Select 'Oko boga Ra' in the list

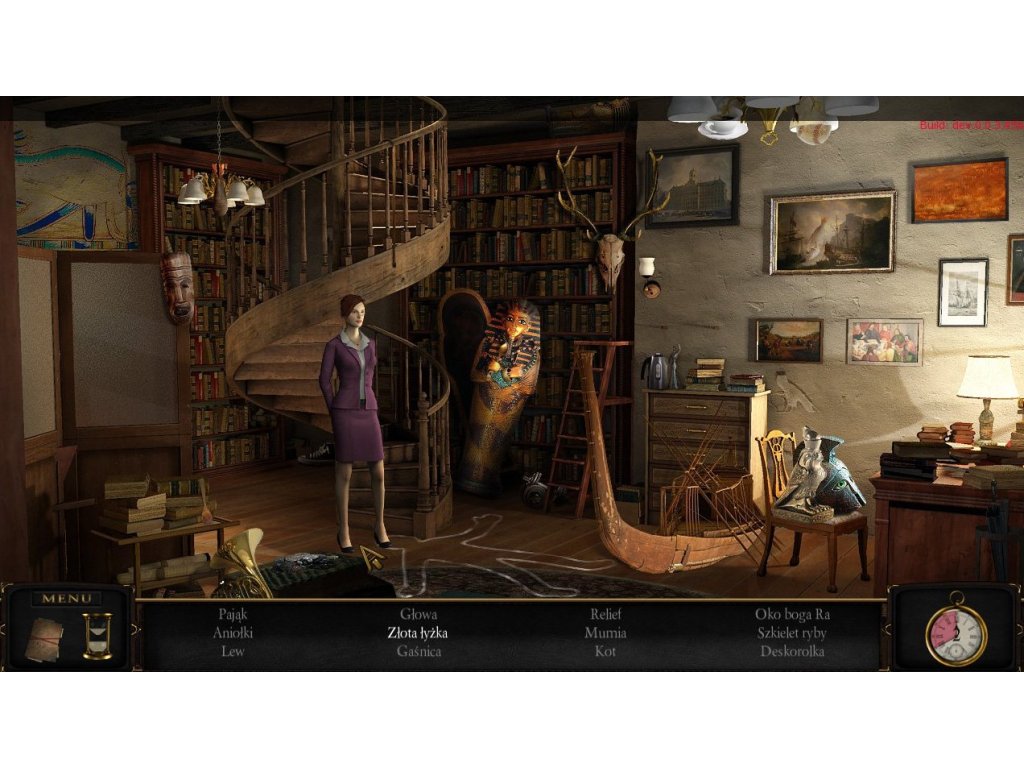pyautogui.click(x=792, y=615)
